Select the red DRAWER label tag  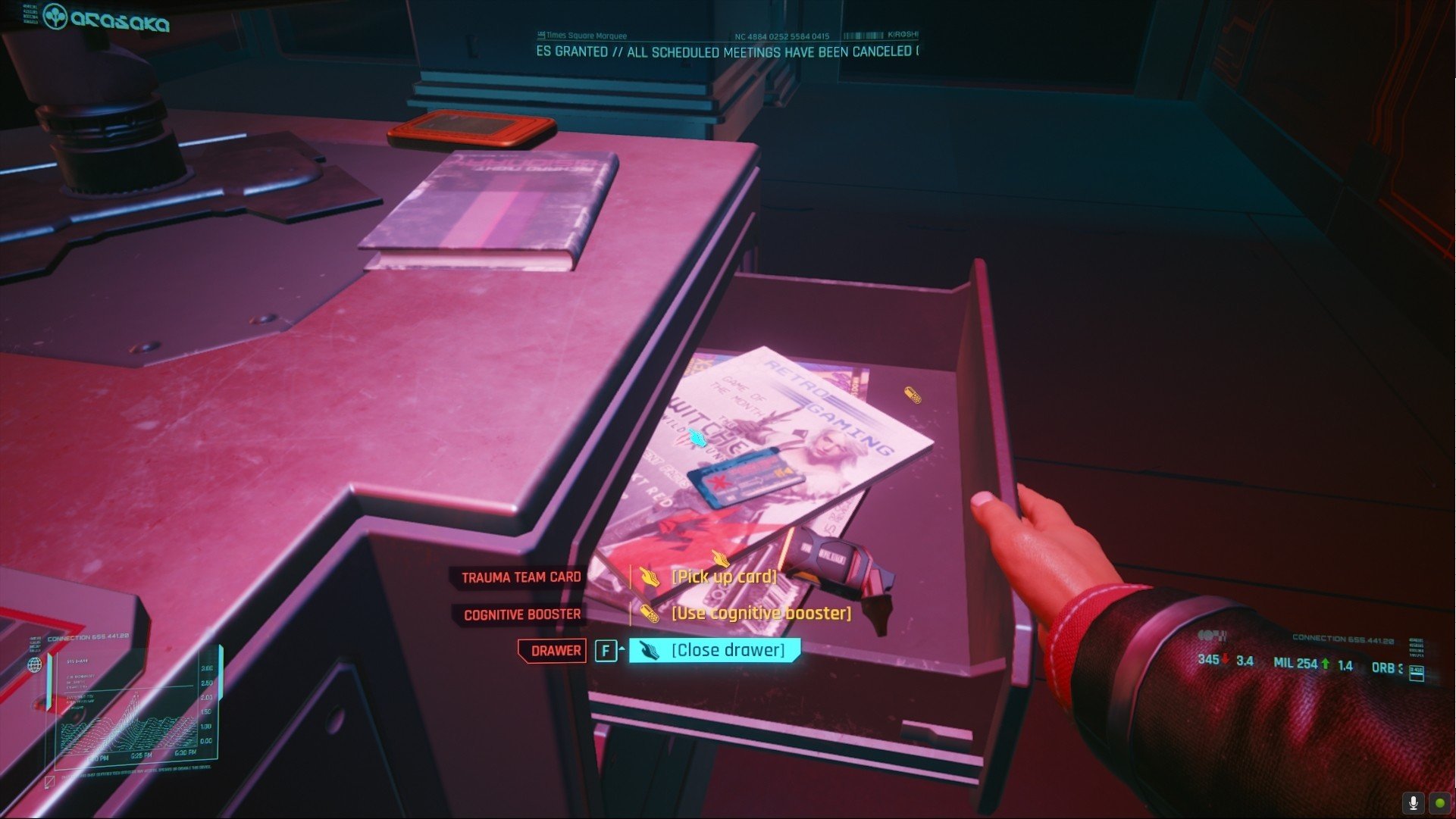point(553,650)
